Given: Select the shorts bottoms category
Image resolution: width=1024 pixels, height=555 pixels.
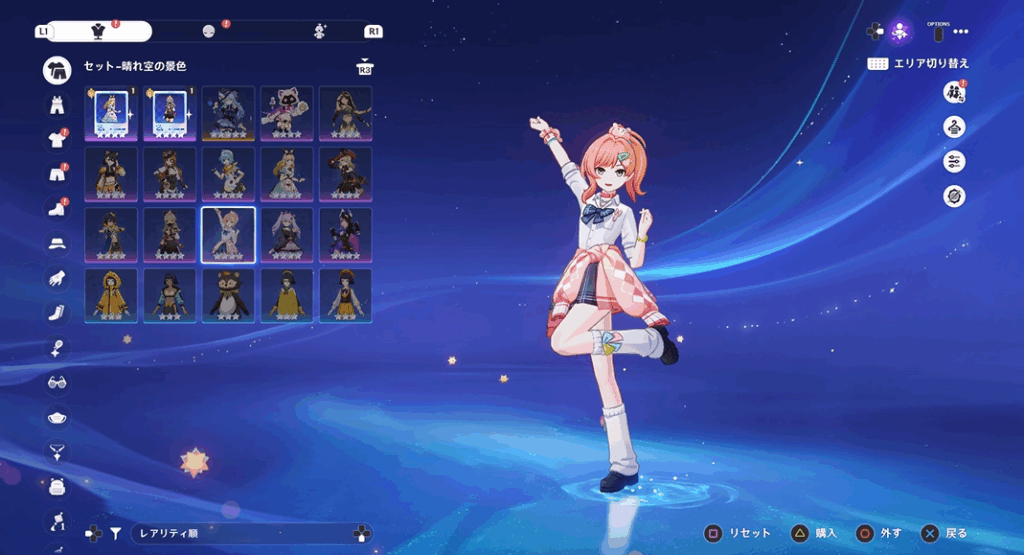Looking at the screenshot, I should 57,174.
